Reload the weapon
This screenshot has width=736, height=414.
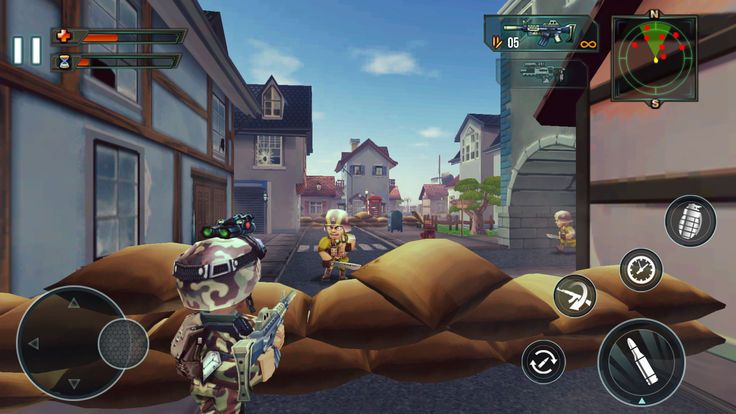pos(545,361)
